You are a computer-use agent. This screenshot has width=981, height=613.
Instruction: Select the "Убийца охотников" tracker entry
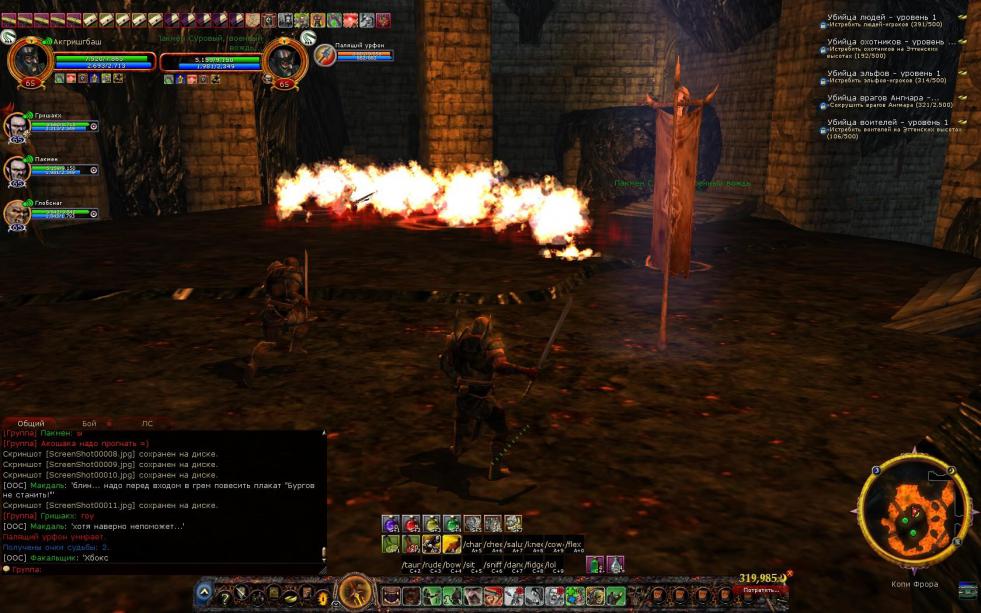(886, 43)
